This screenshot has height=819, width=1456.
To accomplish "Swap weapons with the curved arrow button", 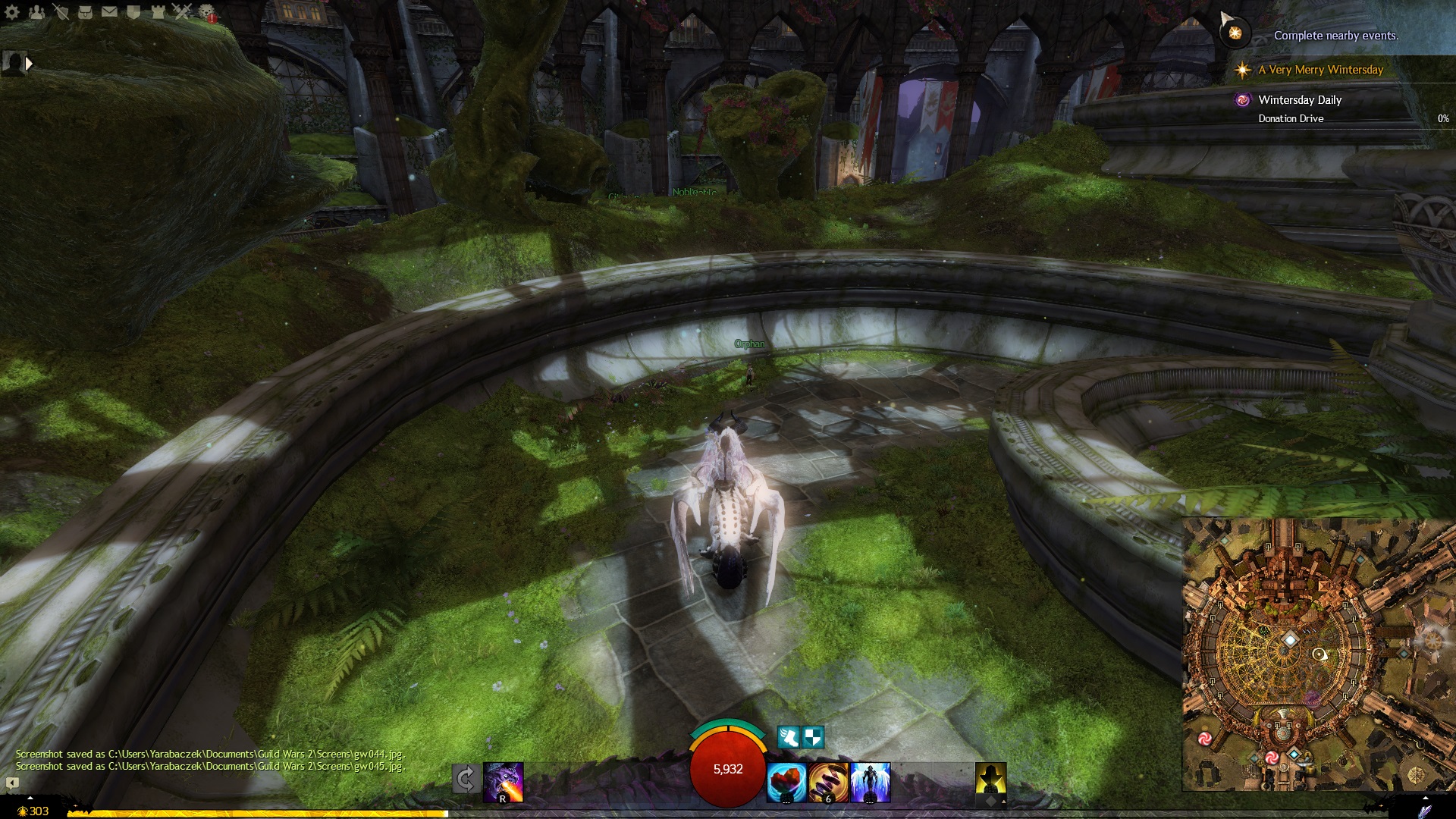I will [466, 780].
